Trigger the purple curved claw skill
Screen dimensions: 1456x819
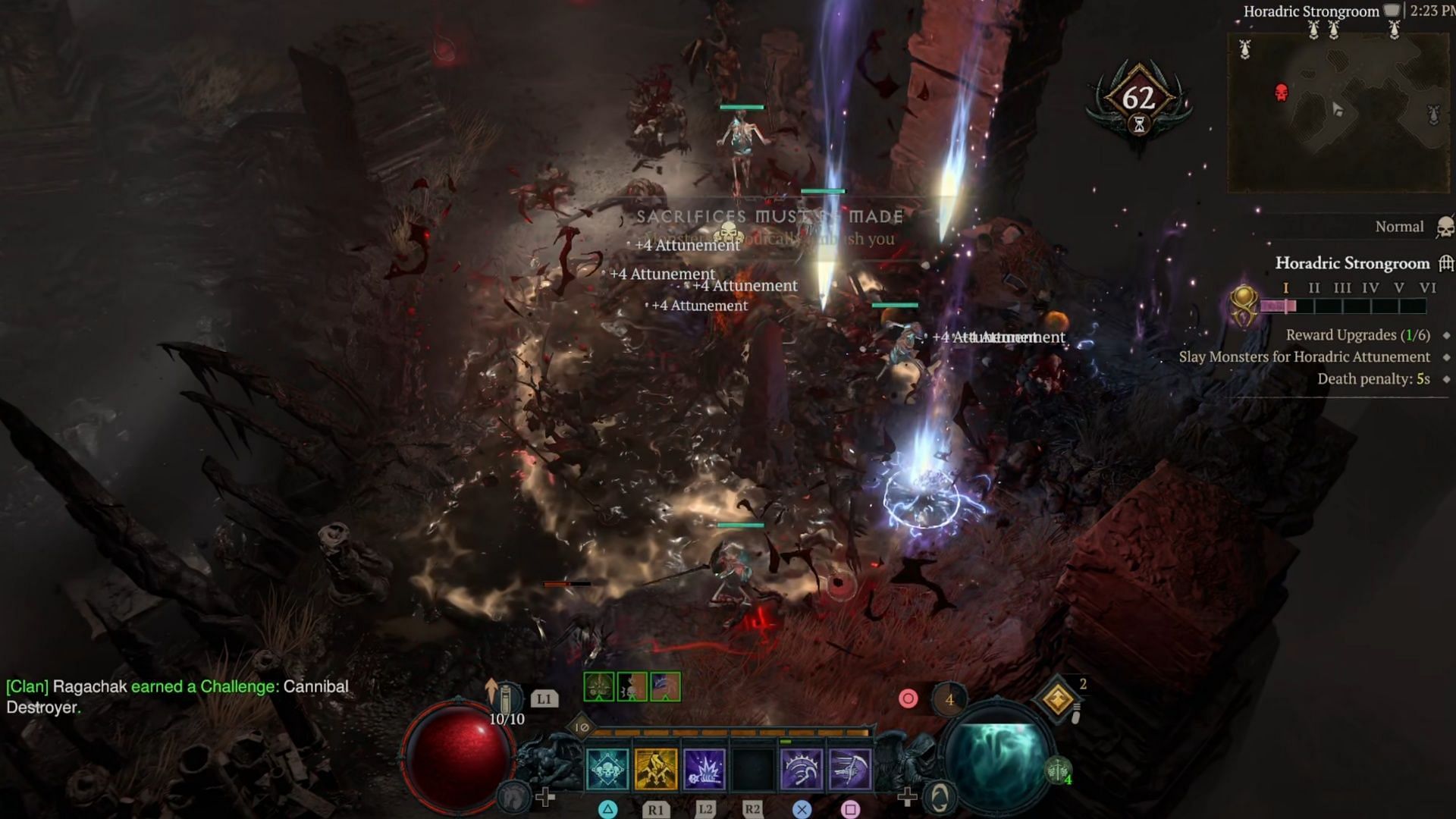[x=802, y=769]
